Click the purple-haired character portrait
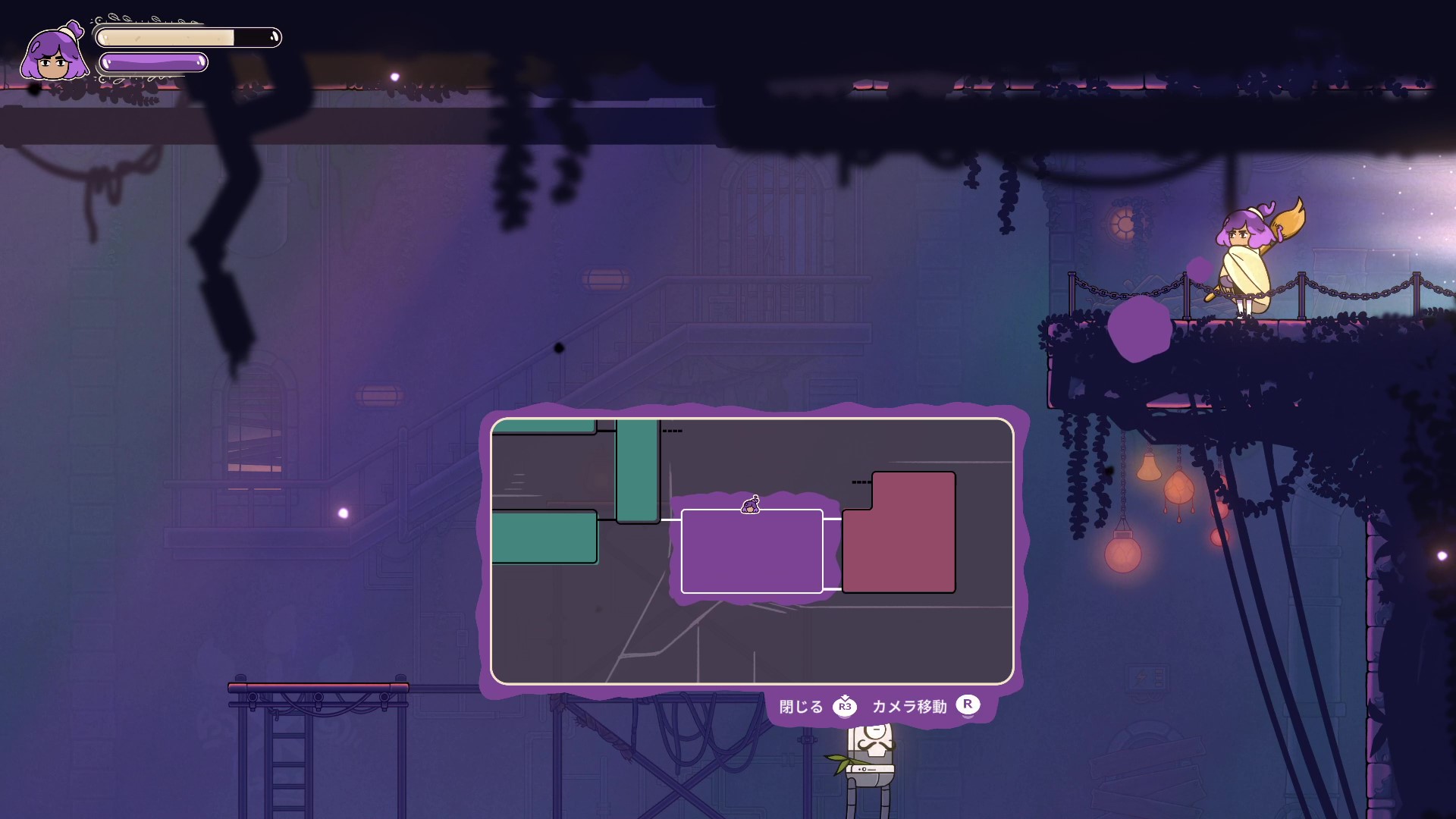Viewport: 1456px width, 819px height. (54, 54)
